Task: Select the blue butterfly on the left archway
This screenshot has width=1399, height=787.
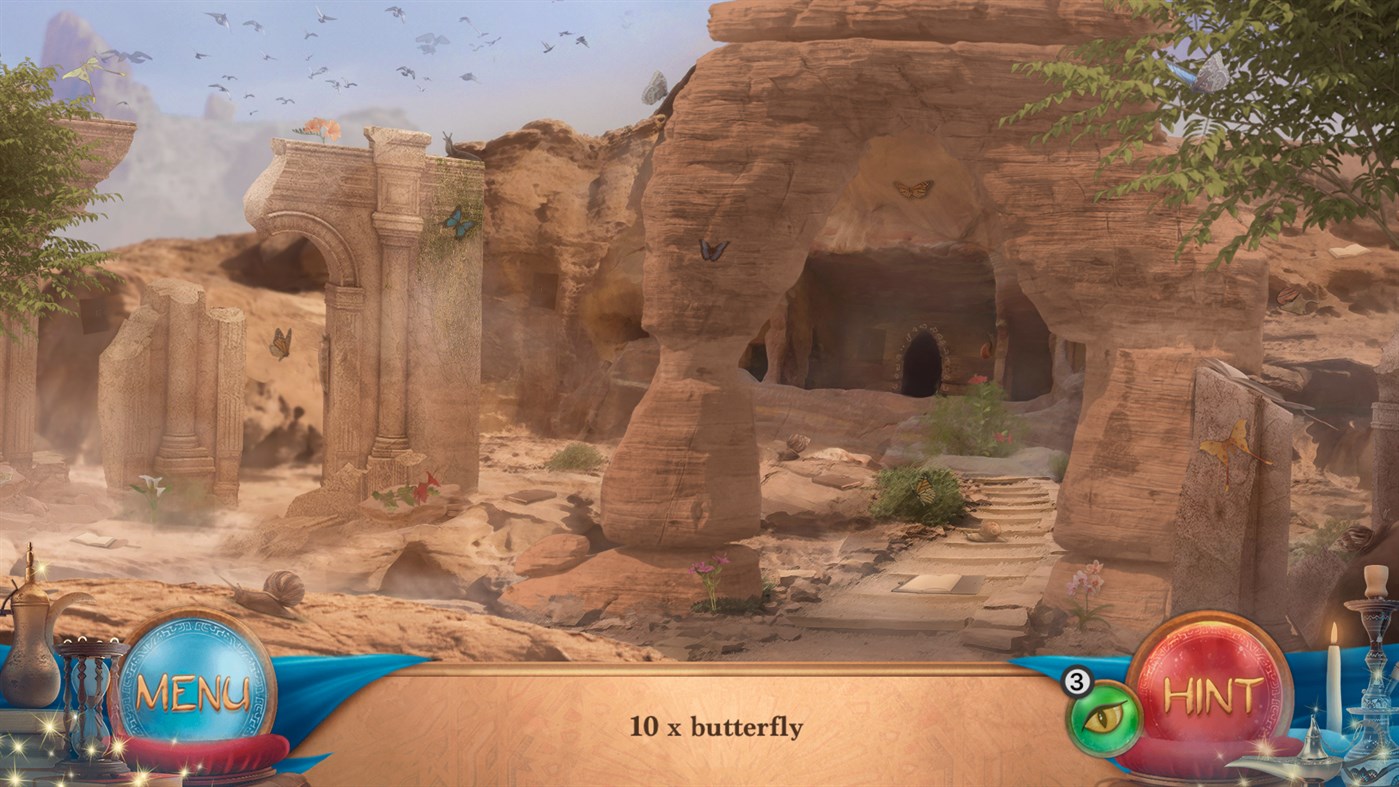Action: pos(459,222)
